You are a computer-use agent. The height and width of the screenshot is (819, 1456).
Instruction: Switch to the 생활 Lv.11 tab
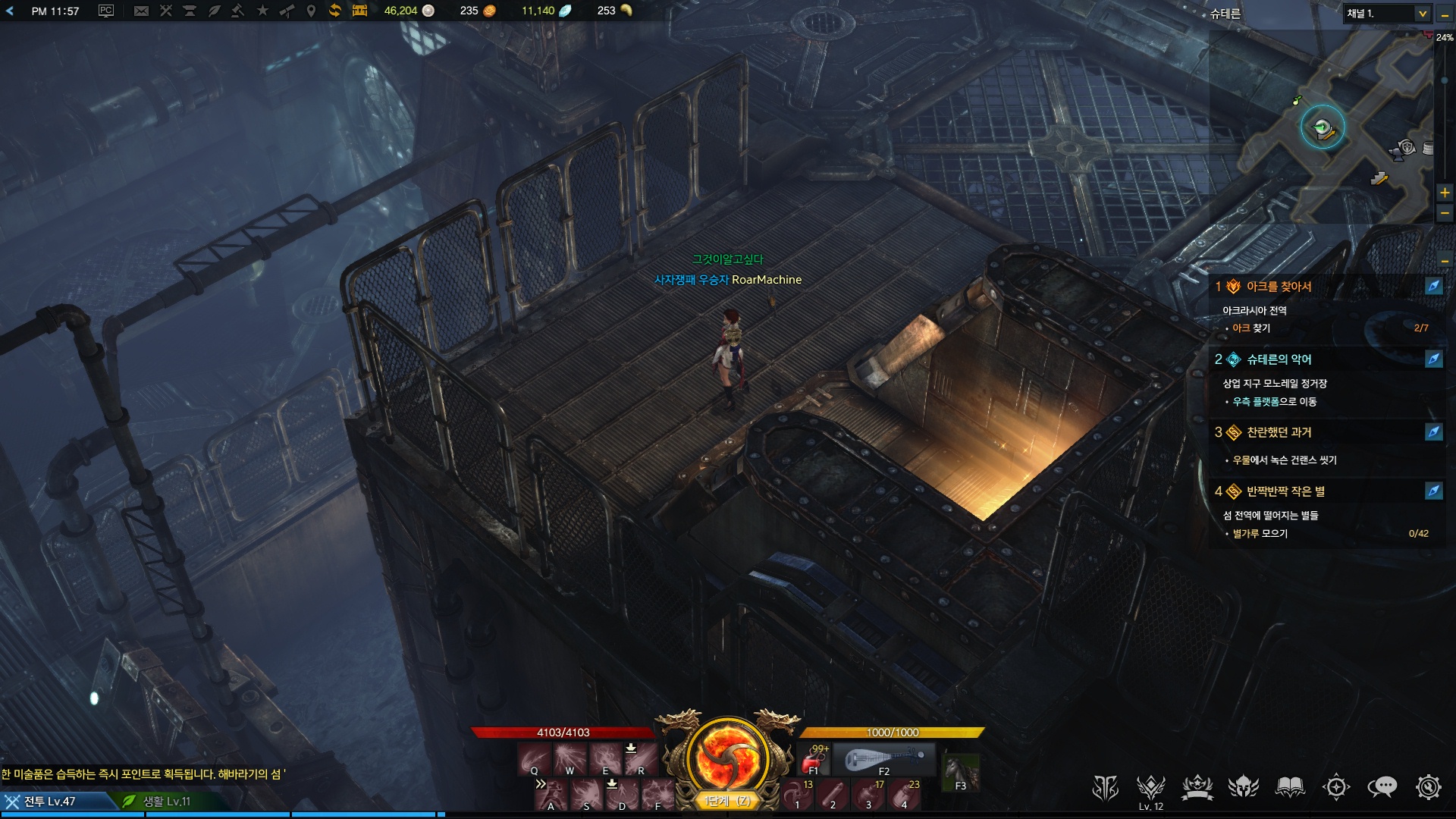167,801
